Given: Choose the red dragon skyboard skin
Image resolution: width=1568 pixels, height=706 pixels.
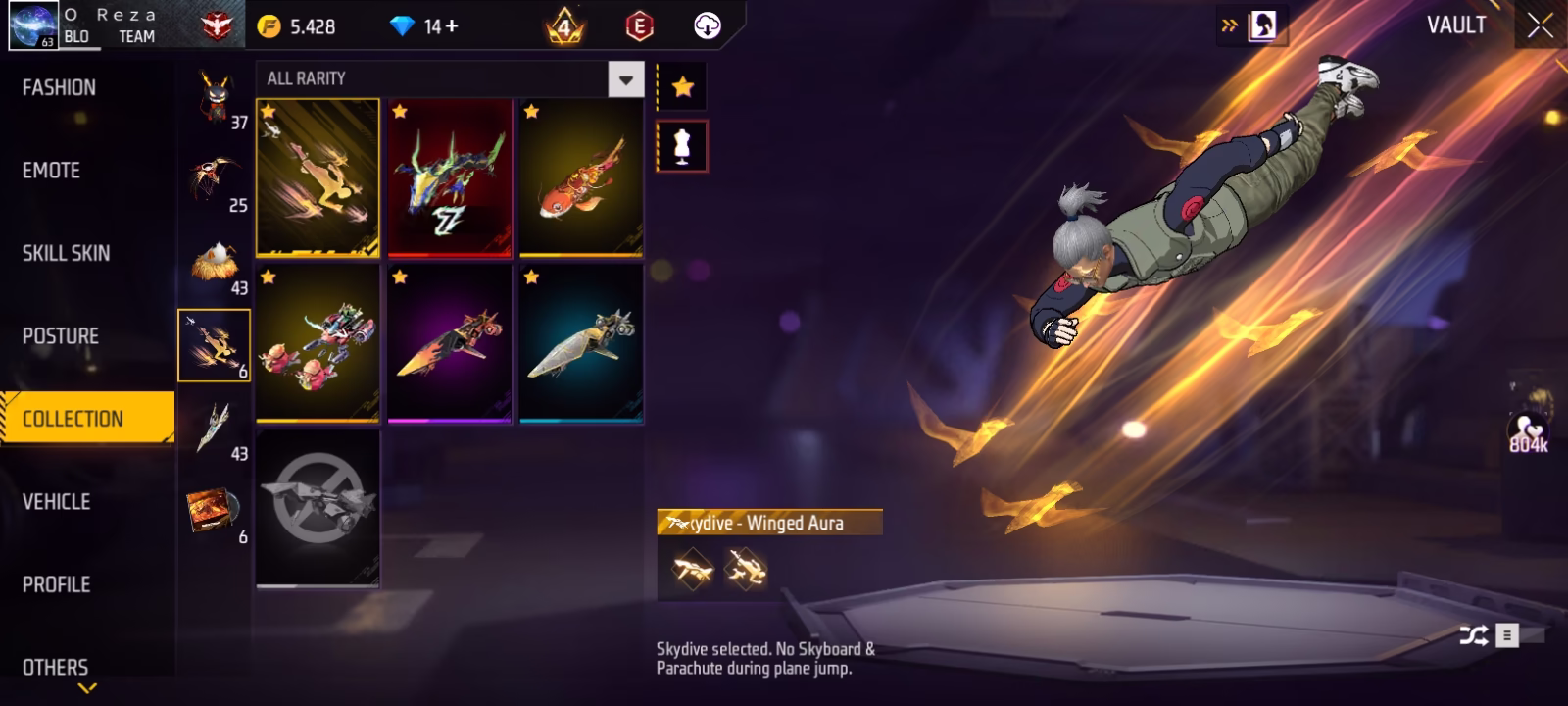Looking at the screenshot, I should click(x=450, y=177).
